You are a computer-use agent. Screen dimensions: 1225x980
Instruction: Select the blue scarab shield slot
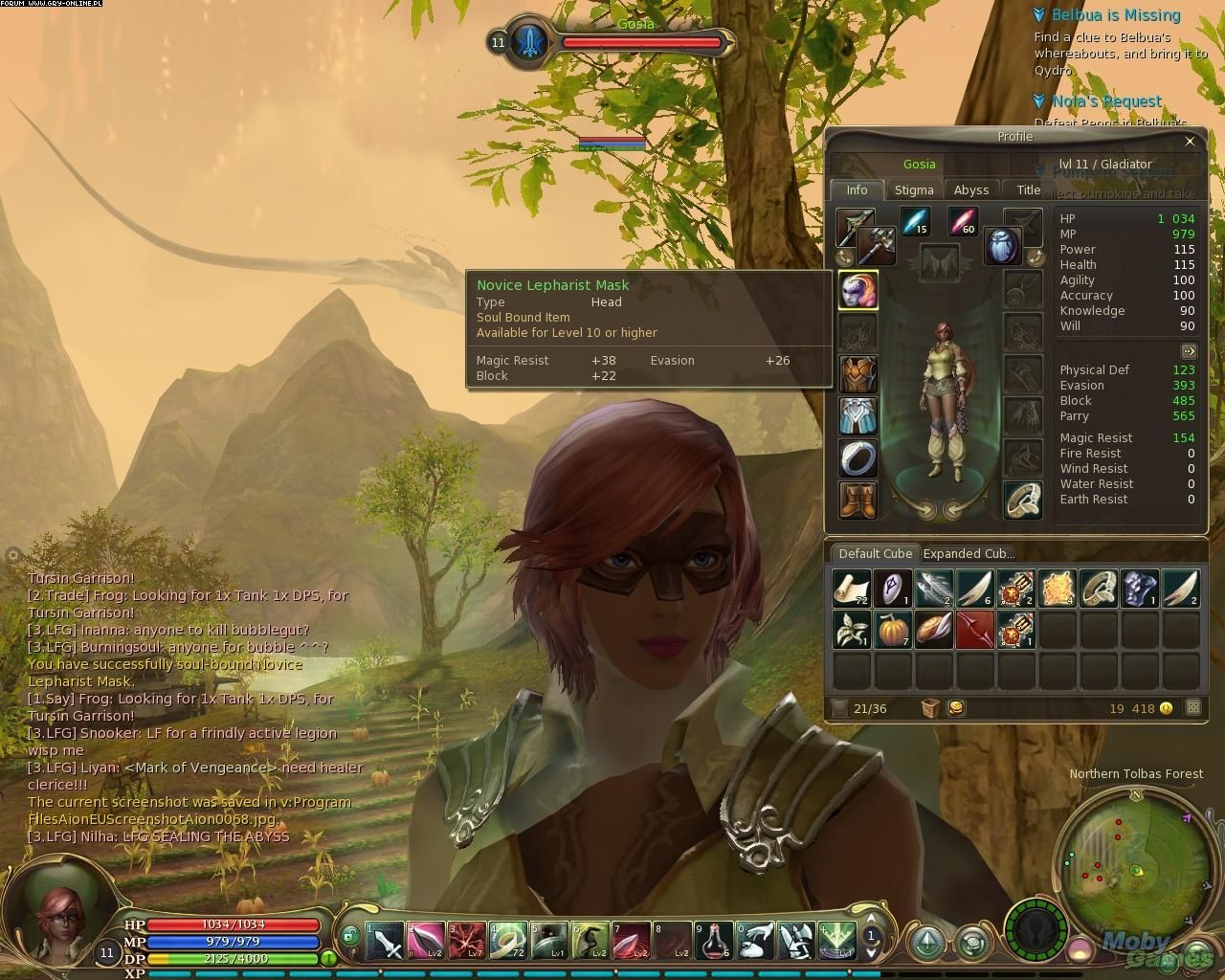tap(1002, 244)
